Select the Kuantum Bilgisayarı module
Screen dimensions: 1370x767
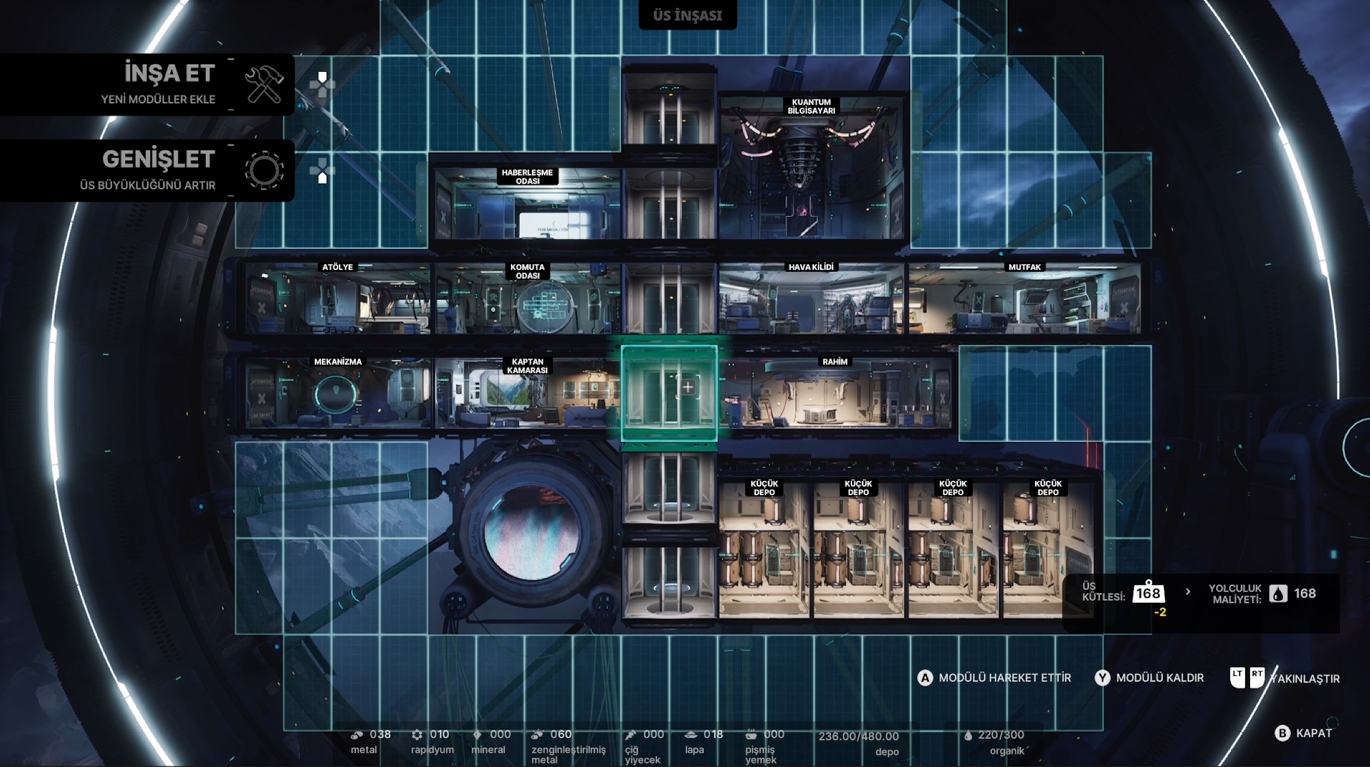pos(811,168)
